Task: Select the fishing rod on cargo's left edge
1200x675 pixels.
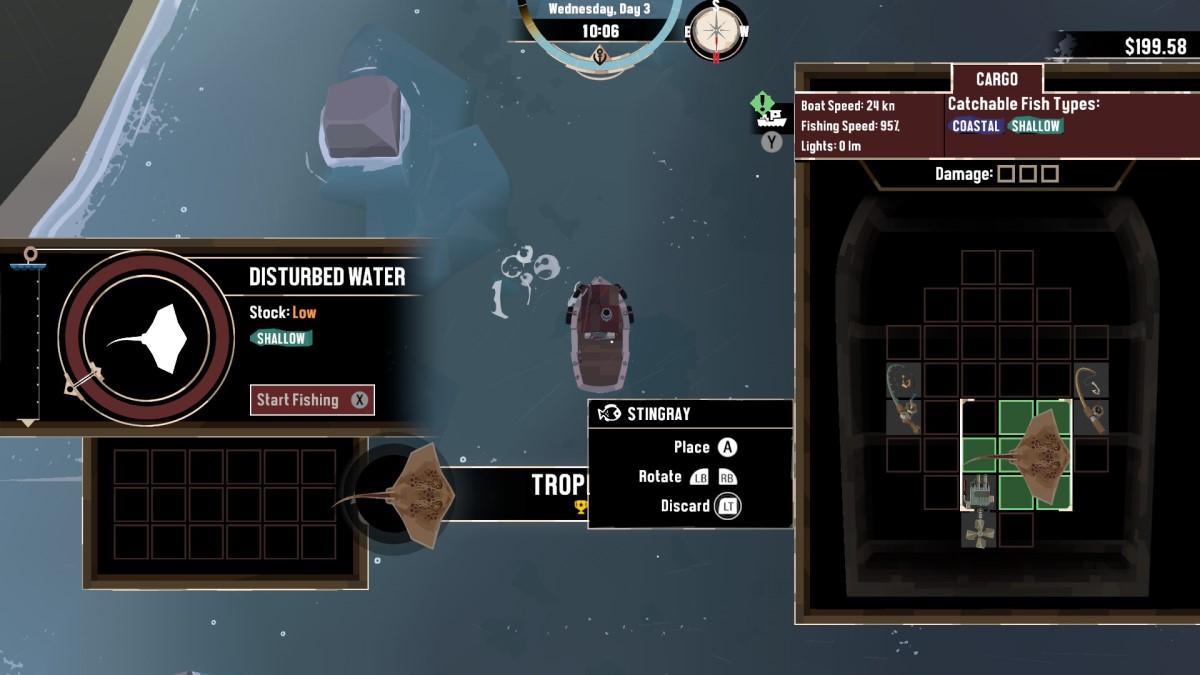Action: pyautogui.click(x=904, y=397)
